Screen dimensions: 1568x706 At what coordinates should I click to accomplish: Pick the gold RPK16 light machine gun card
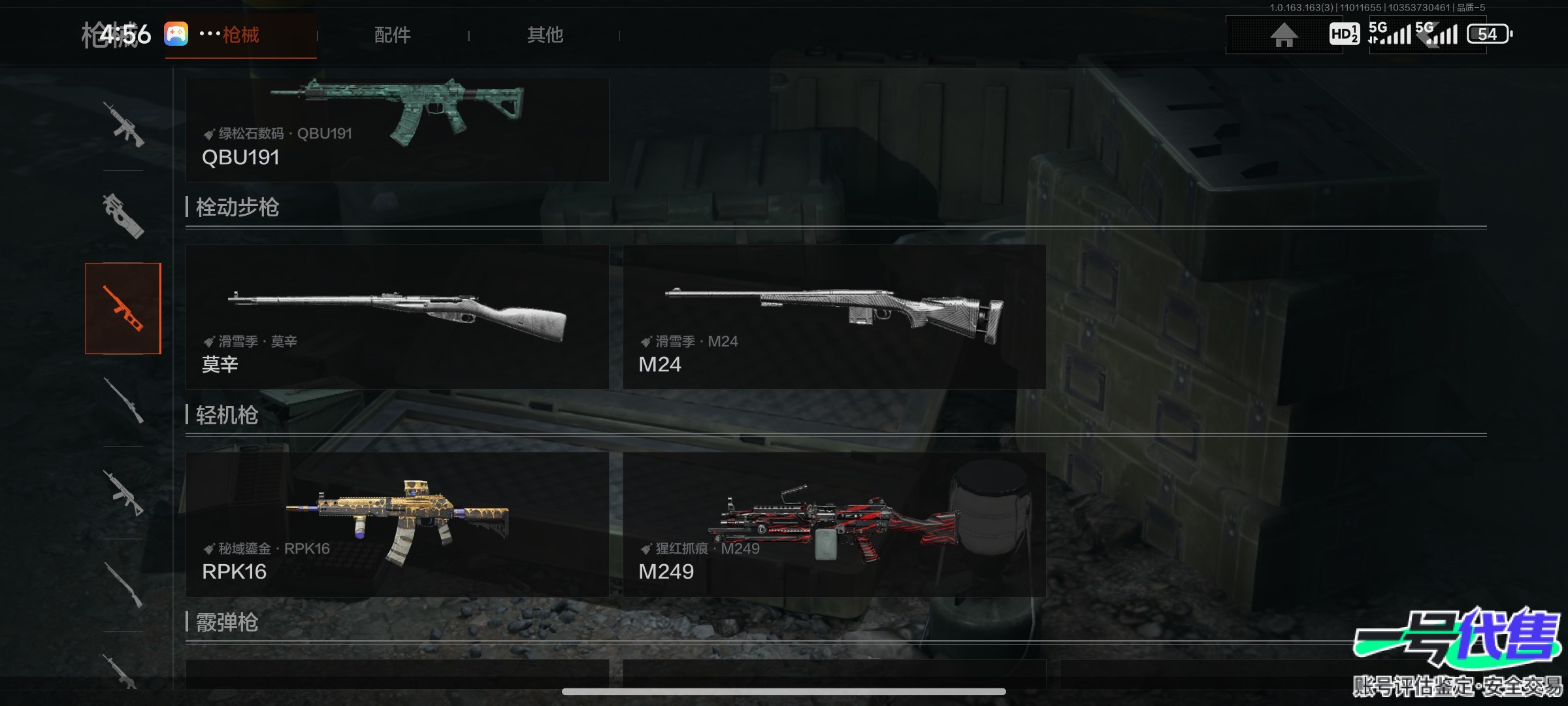(x=397, y=524)
